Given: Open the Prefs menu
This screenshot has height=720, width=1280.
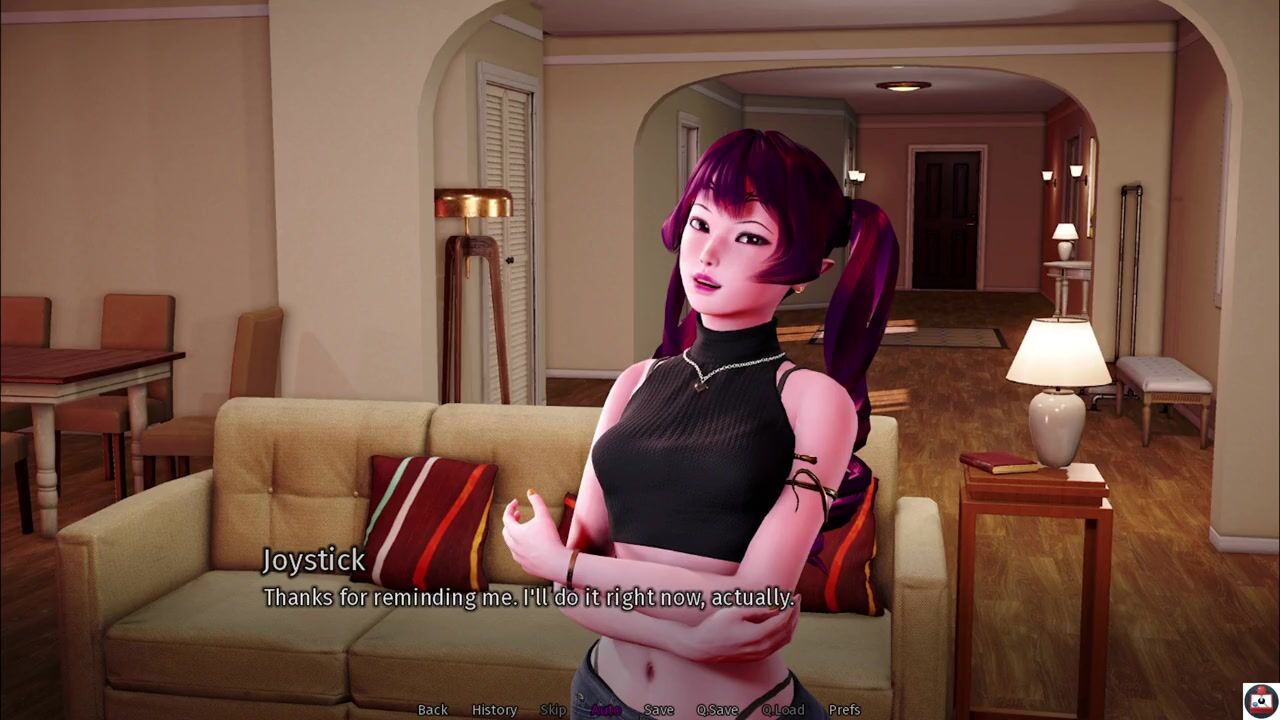Looking at the screenshot, I should click(844, 709).
